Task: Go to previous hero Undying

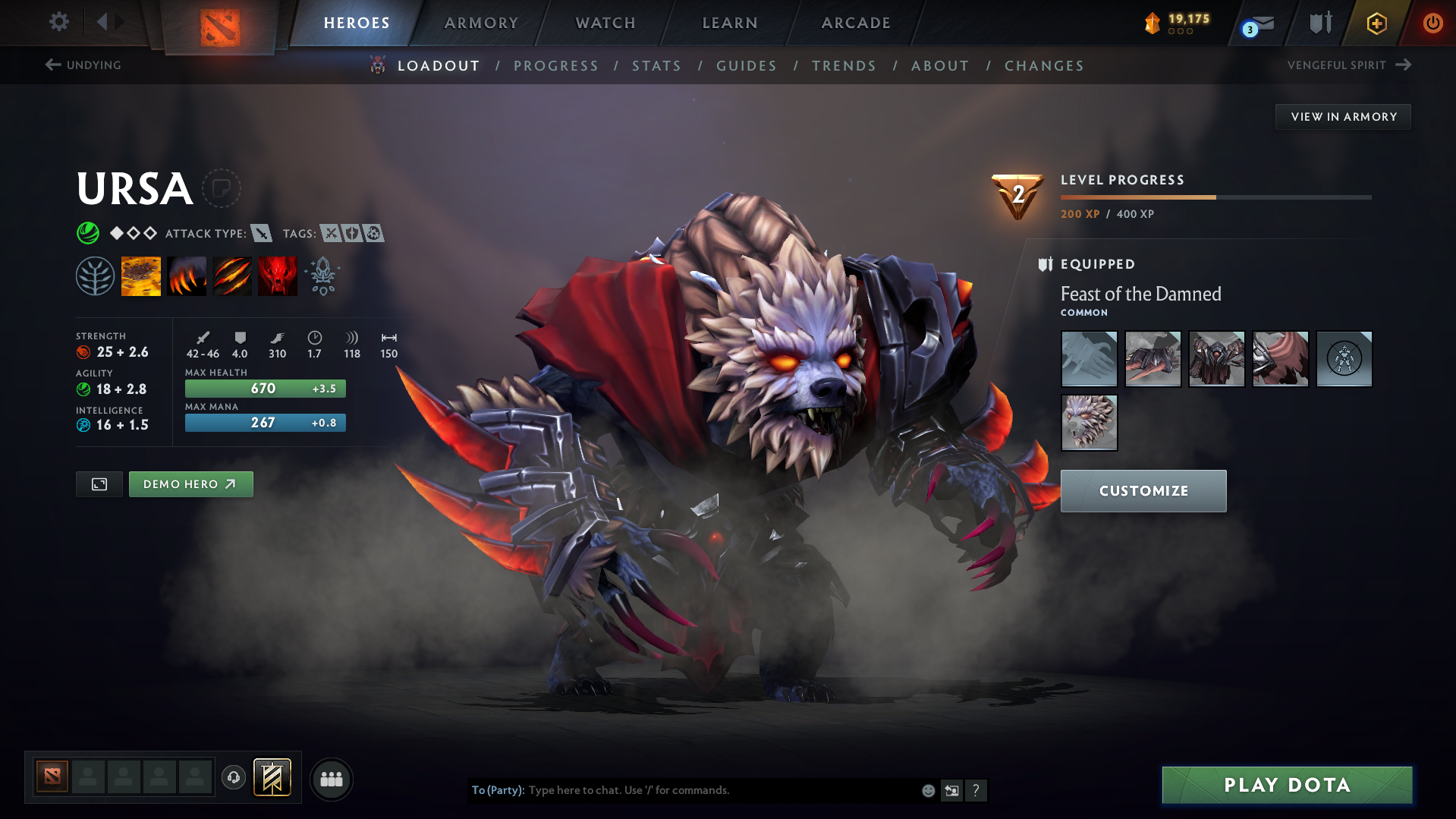Action: [83, 65]
